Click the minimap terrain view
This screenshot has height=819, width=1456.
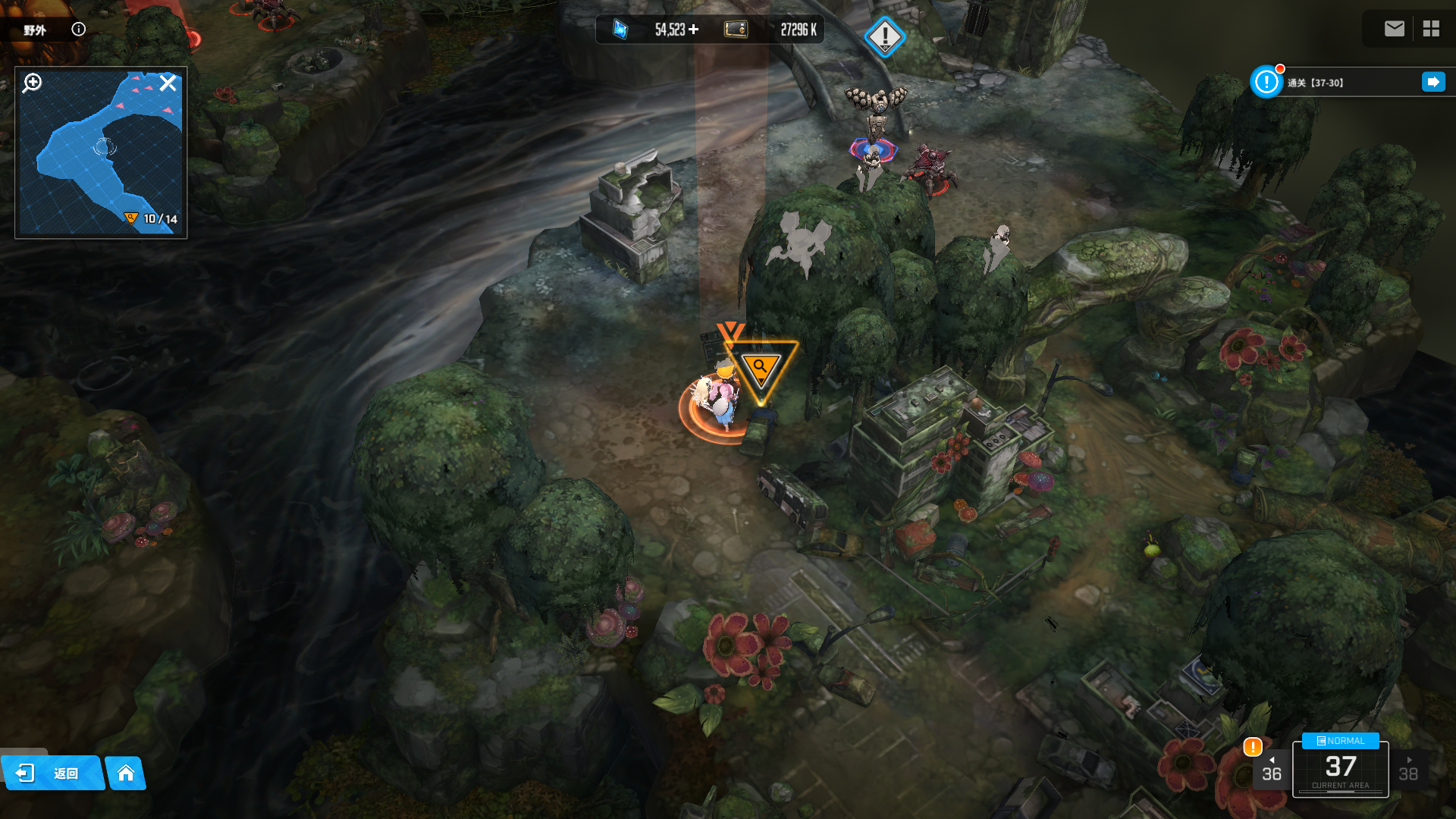click(x=100, y=159)
